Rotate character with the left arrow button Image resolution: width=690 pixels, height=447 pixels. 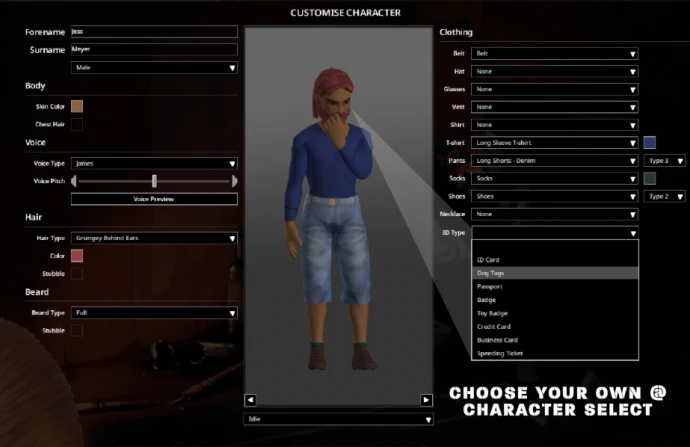[x=251, y=400]
